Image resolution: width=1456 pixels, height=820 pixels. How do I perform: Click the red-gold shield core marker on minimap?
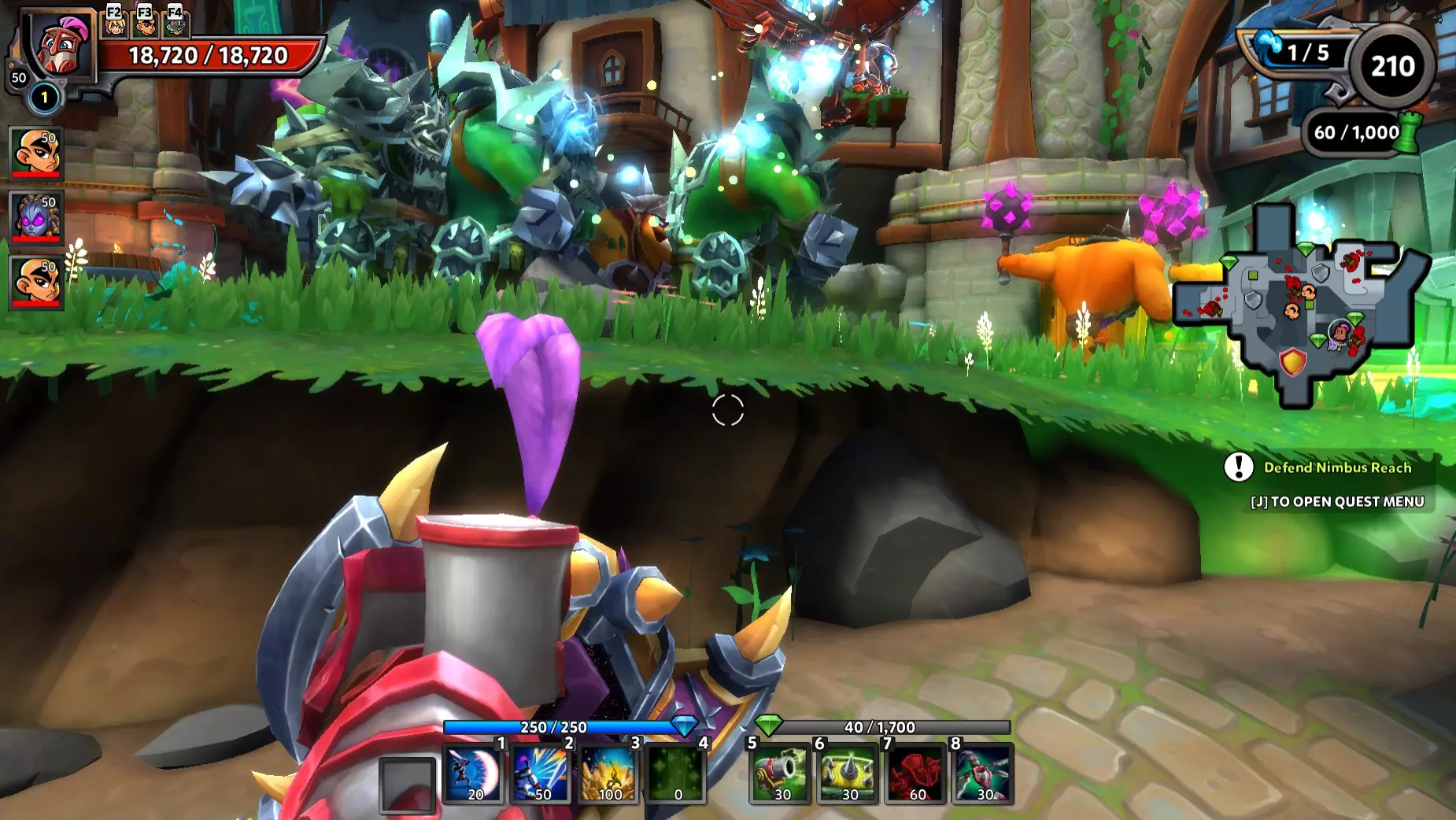(1292, 363)
